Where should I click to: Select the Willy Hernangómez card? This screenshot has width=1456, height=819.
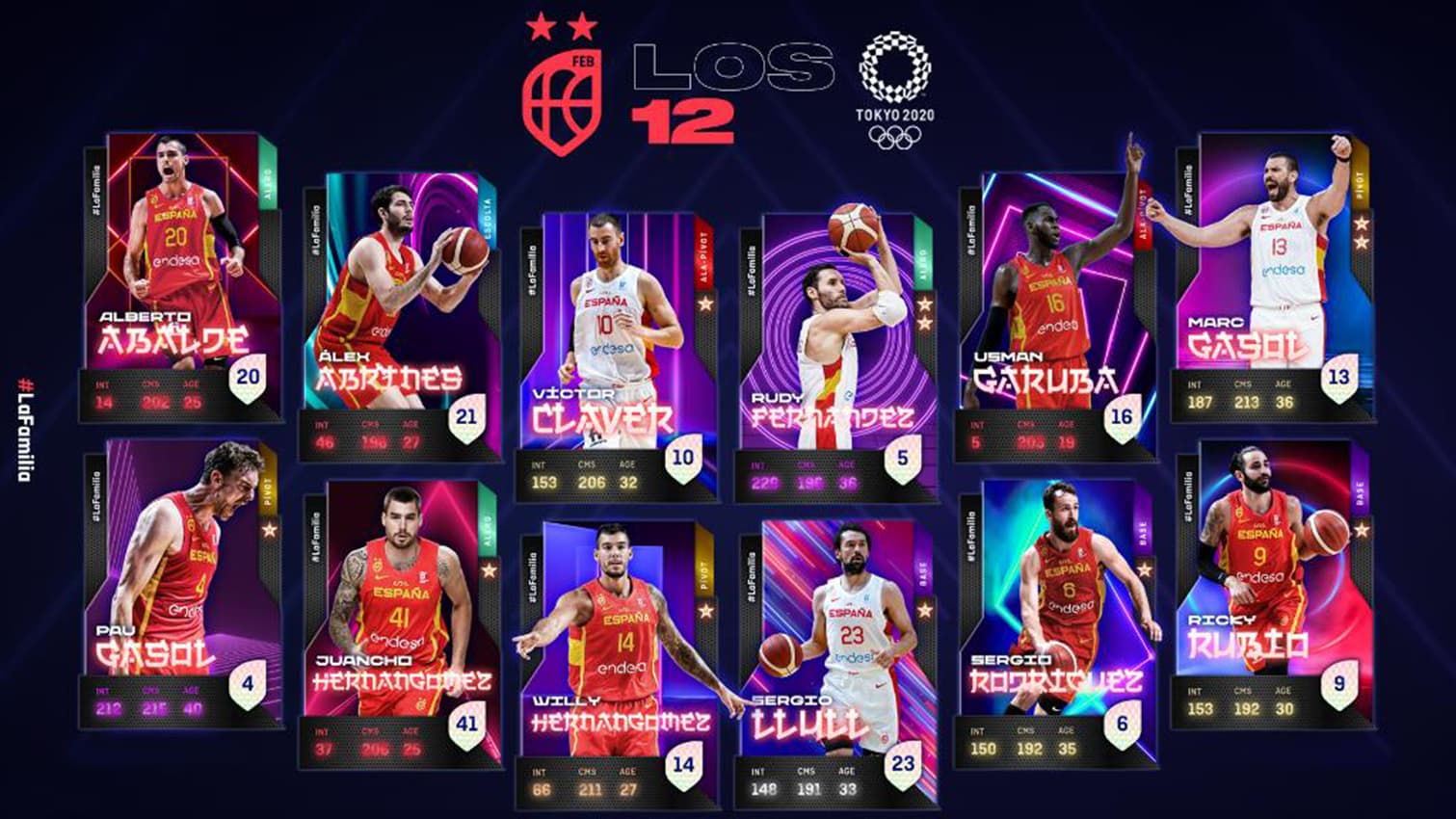pyautogui.click(x=617, y=665)
